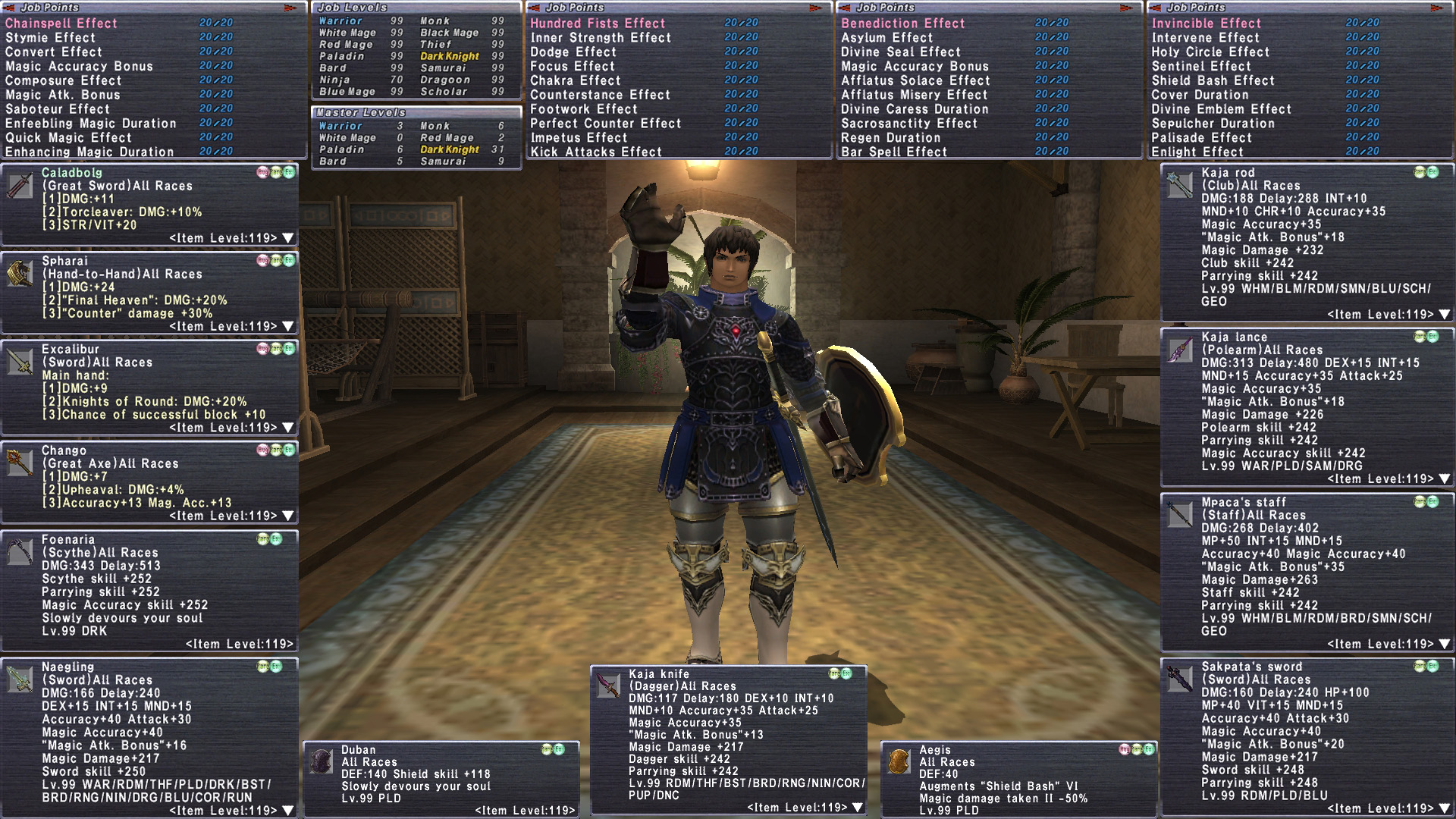This screenshot has width=1456, height=819.
Task: Choose the Kaja knife dagger icon
Action: pos(609,686)
